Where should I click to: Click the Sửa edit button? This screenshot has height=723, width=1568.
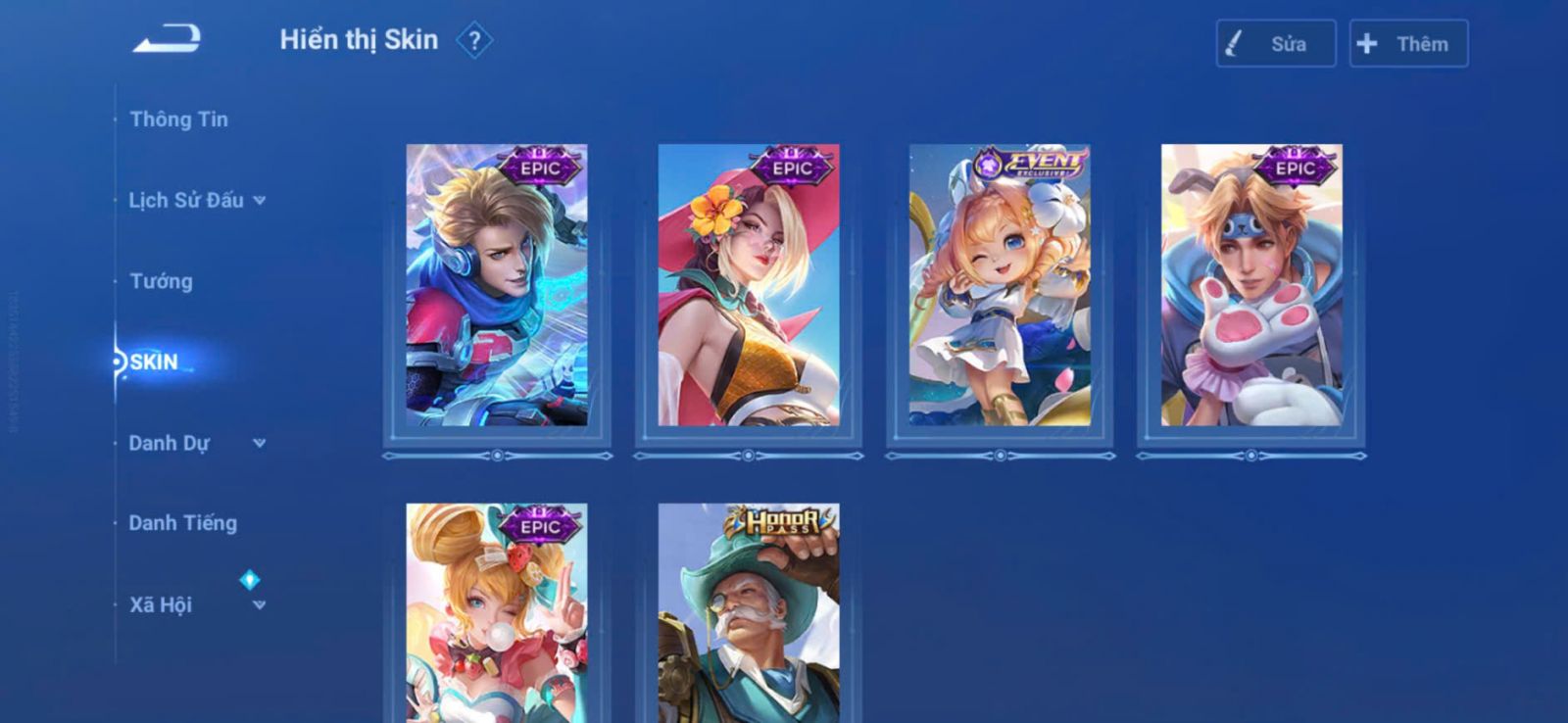[1275, 44]
